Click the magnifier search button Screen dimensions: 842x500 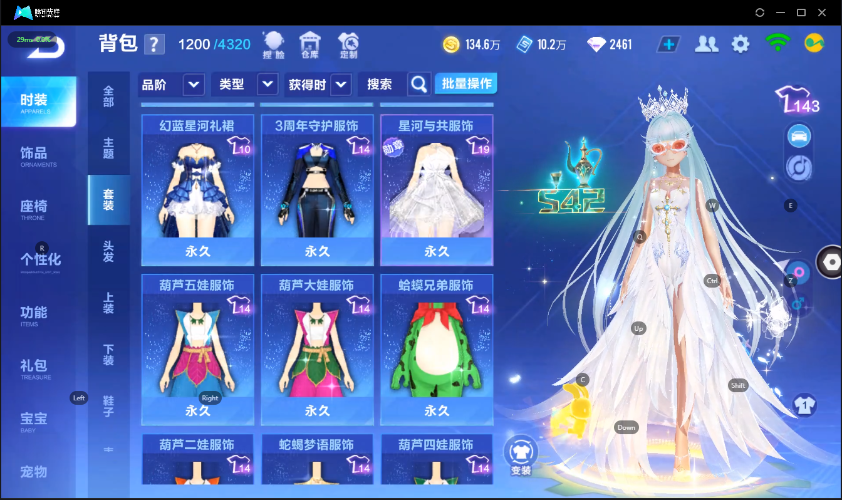[x=419, y=84]
